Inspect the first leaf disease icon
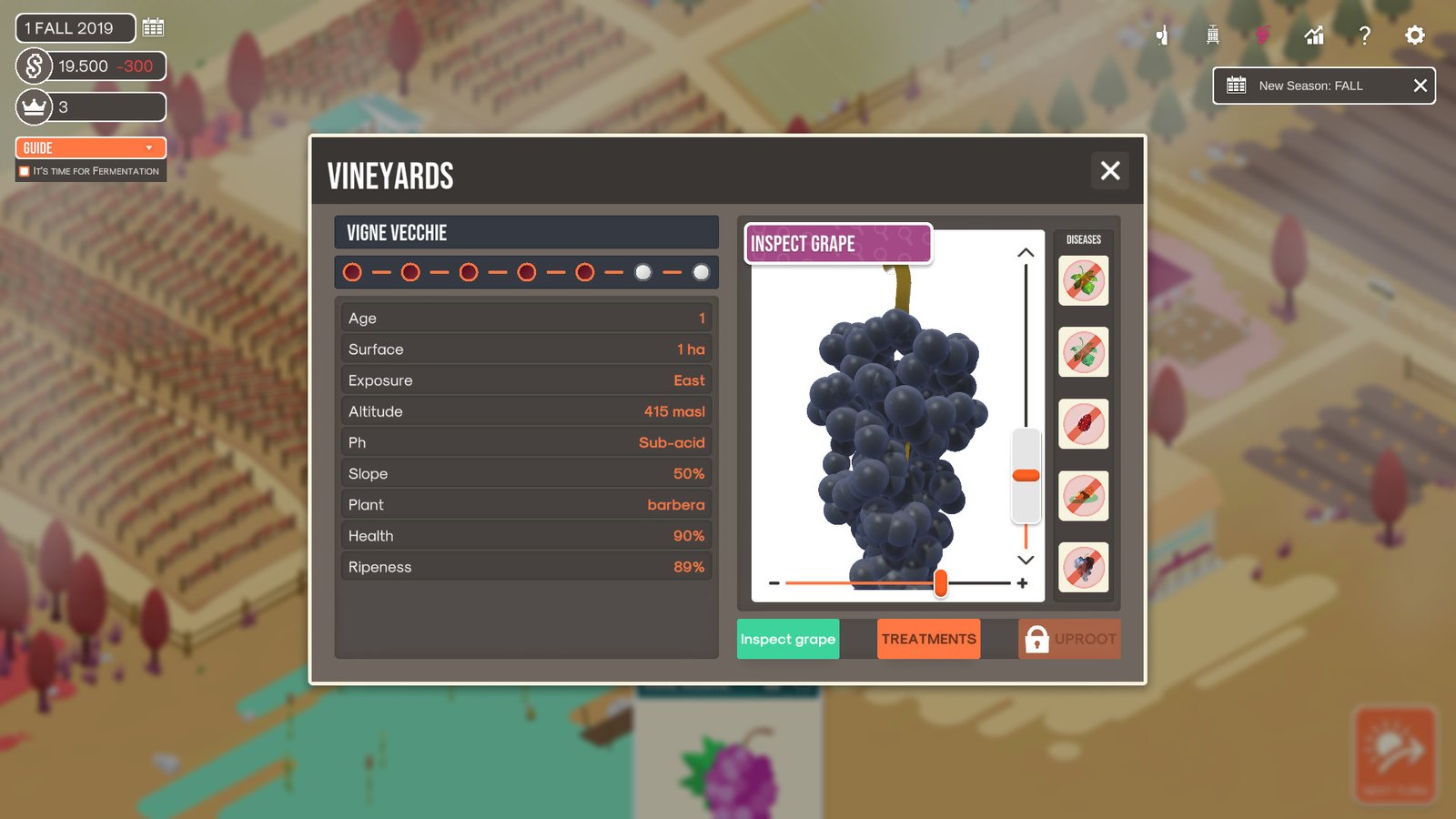The image size is (1456, 819). 1083,281
